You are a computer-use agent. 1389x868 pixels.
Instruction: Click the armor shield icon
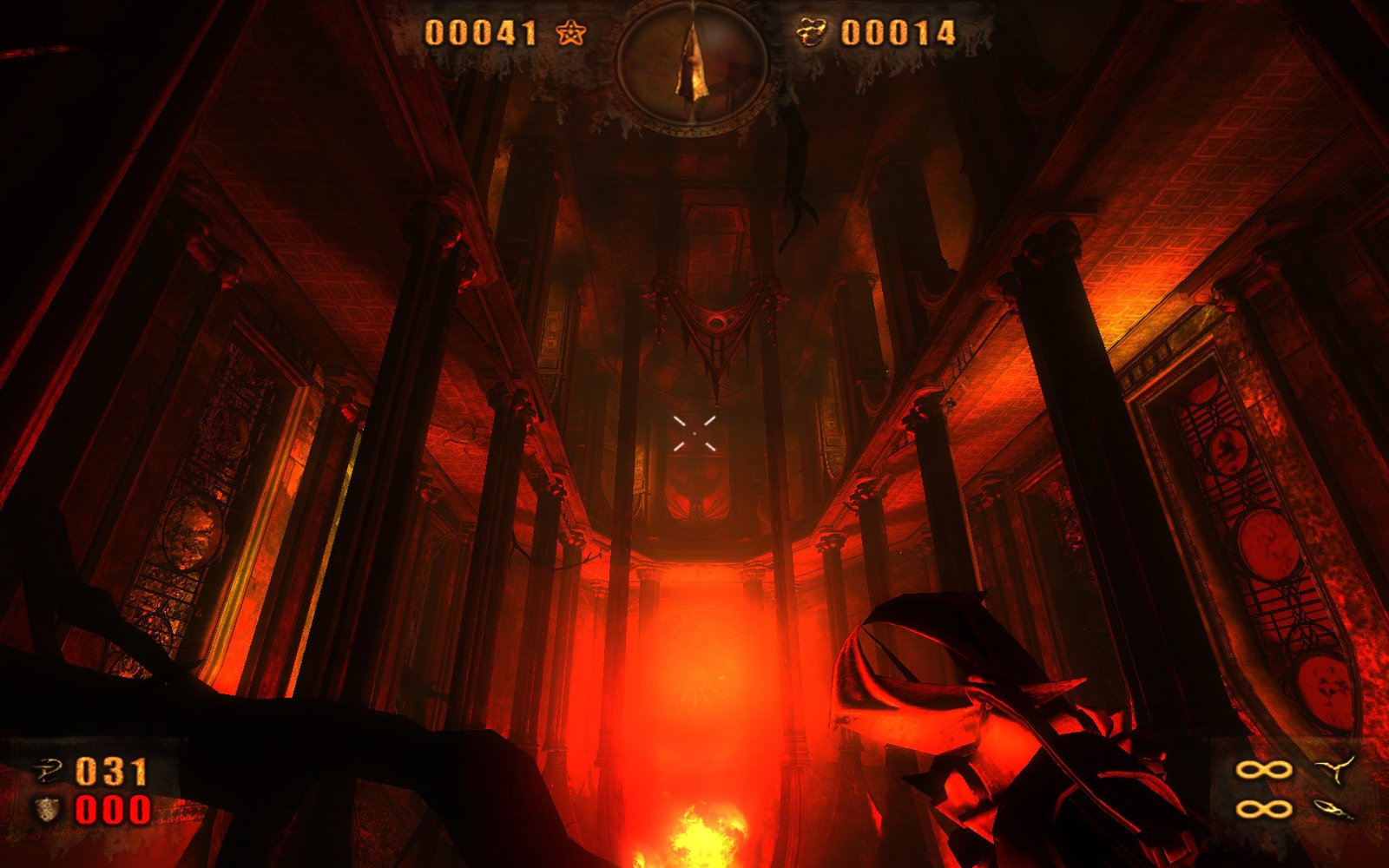47,810
